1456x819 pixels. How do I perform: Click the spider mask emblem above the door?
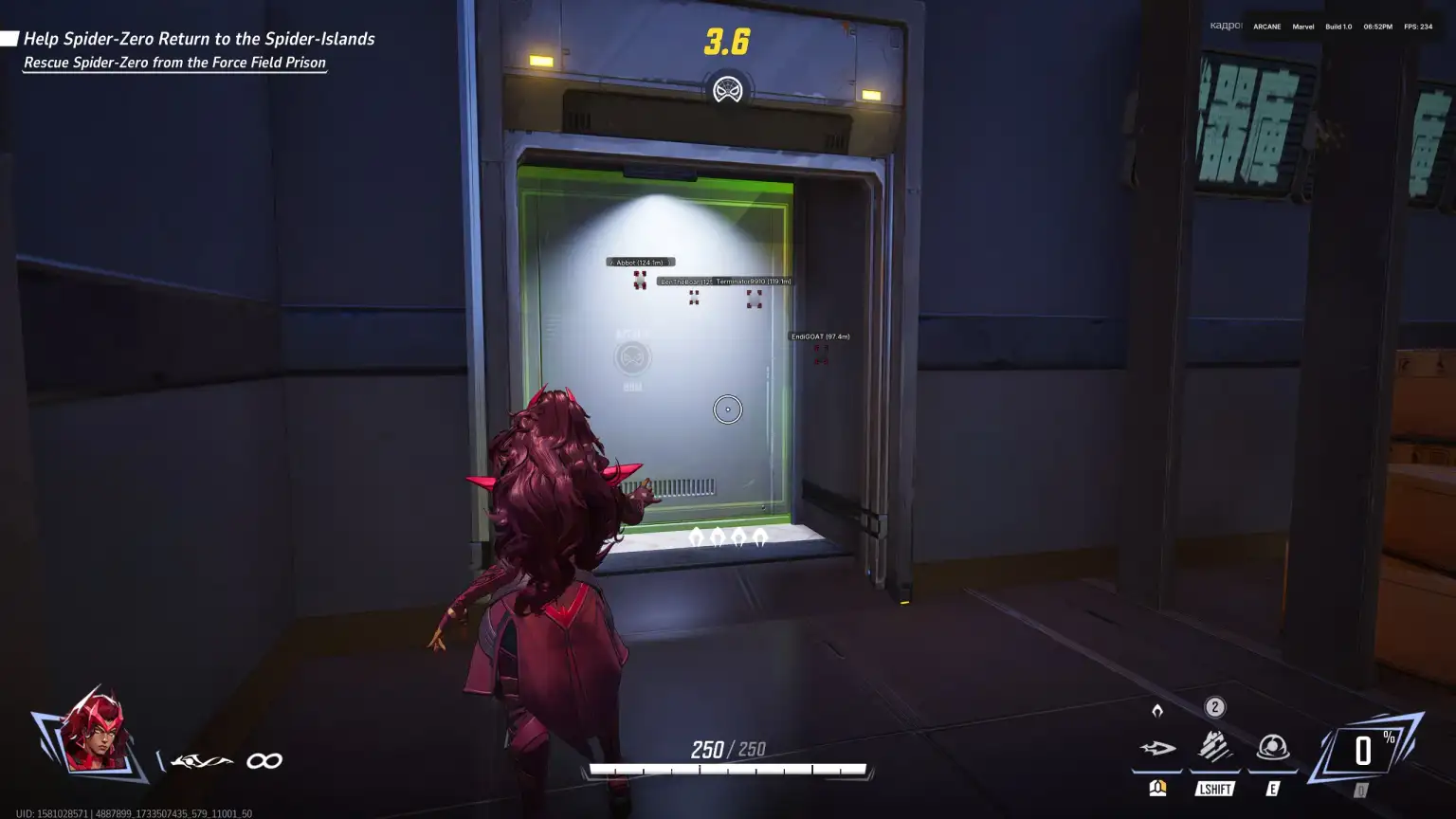click(727, 90)
